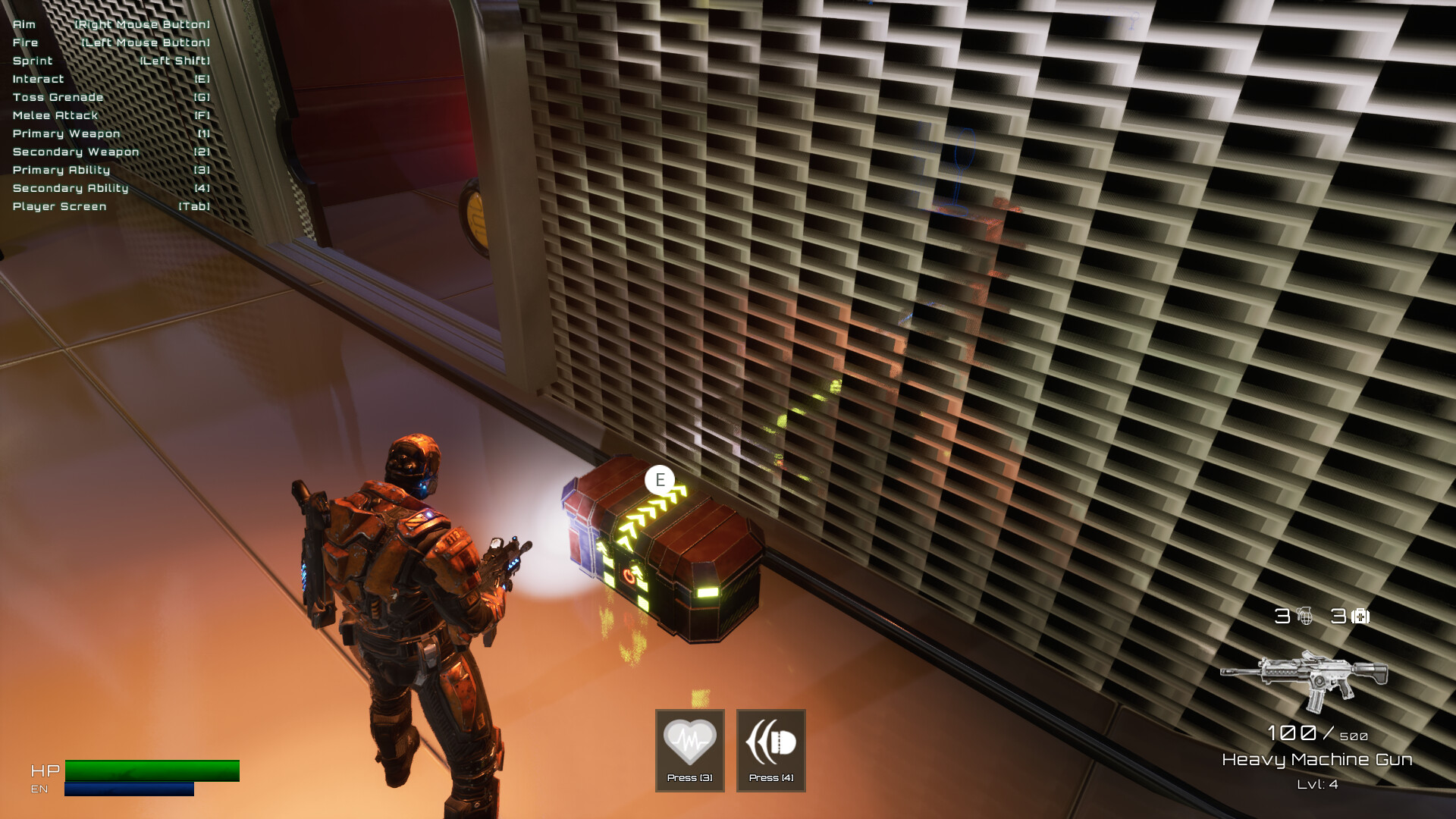Click the Press (4) ability button

[770, 751]
